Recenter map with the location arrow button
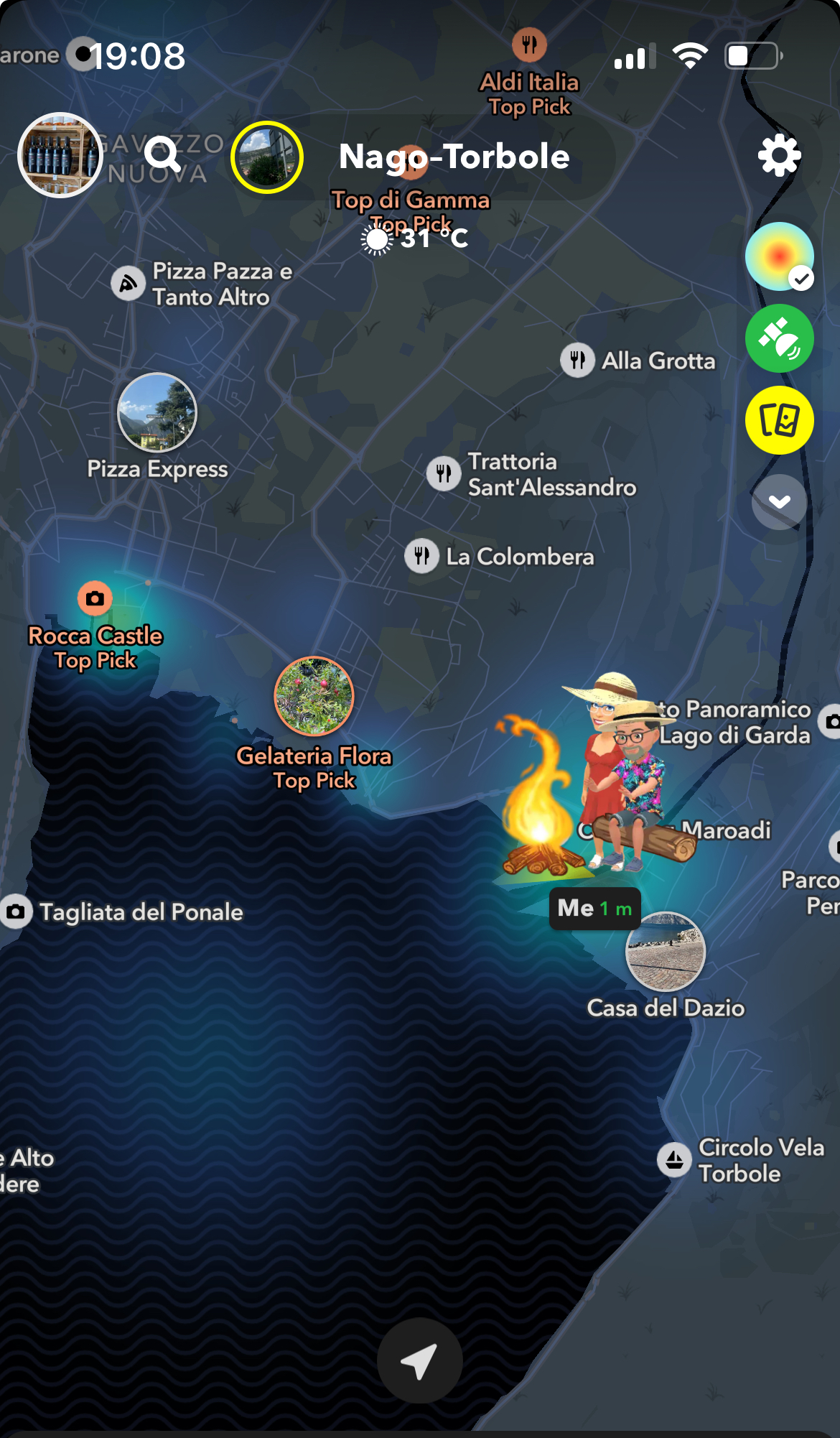This screenshot has width=840, height=1438. [419, 1360]
